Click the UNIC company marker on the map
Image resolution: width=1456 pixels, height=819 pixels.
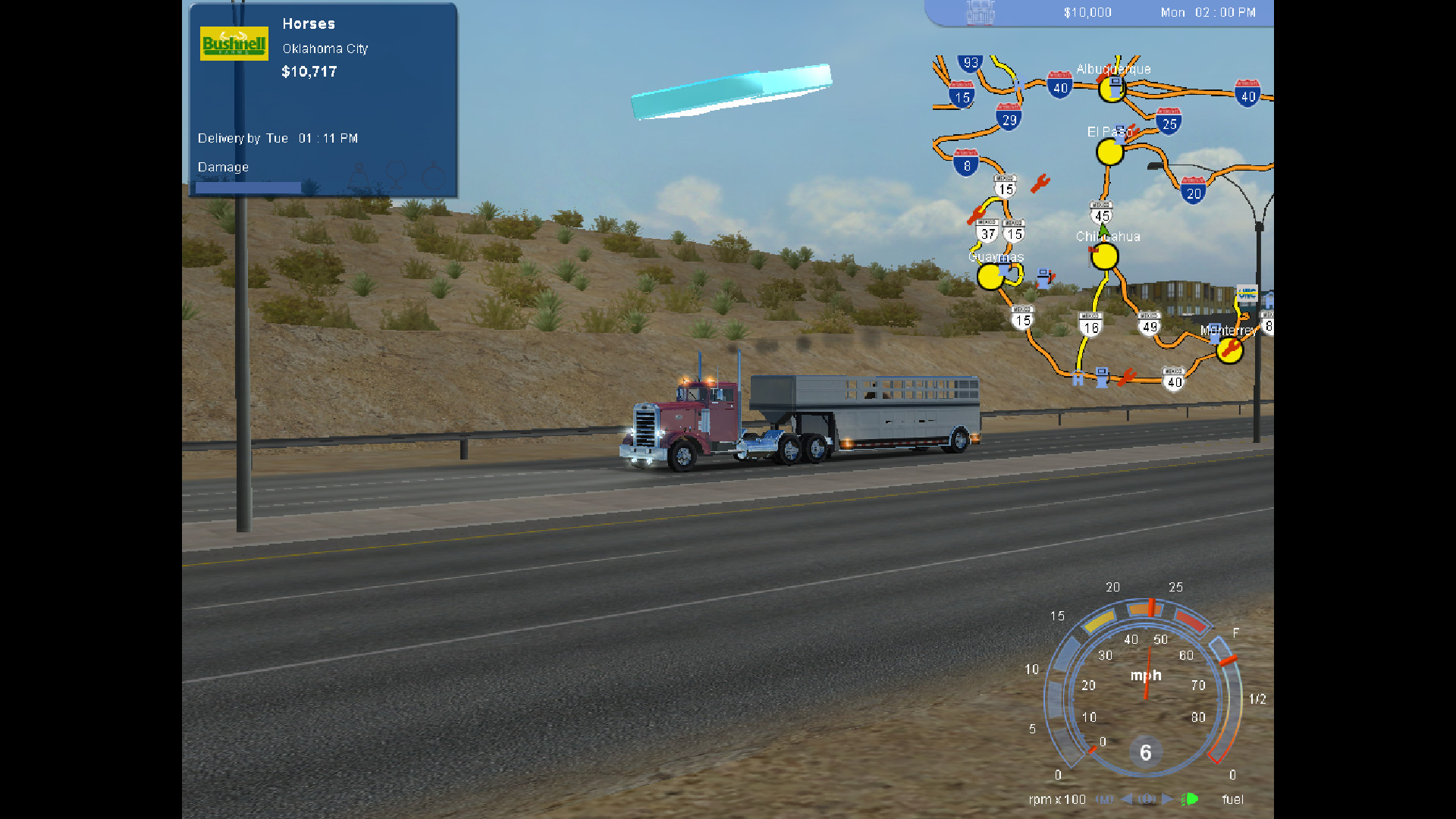pyautogui.click(x=1247, y=293)
